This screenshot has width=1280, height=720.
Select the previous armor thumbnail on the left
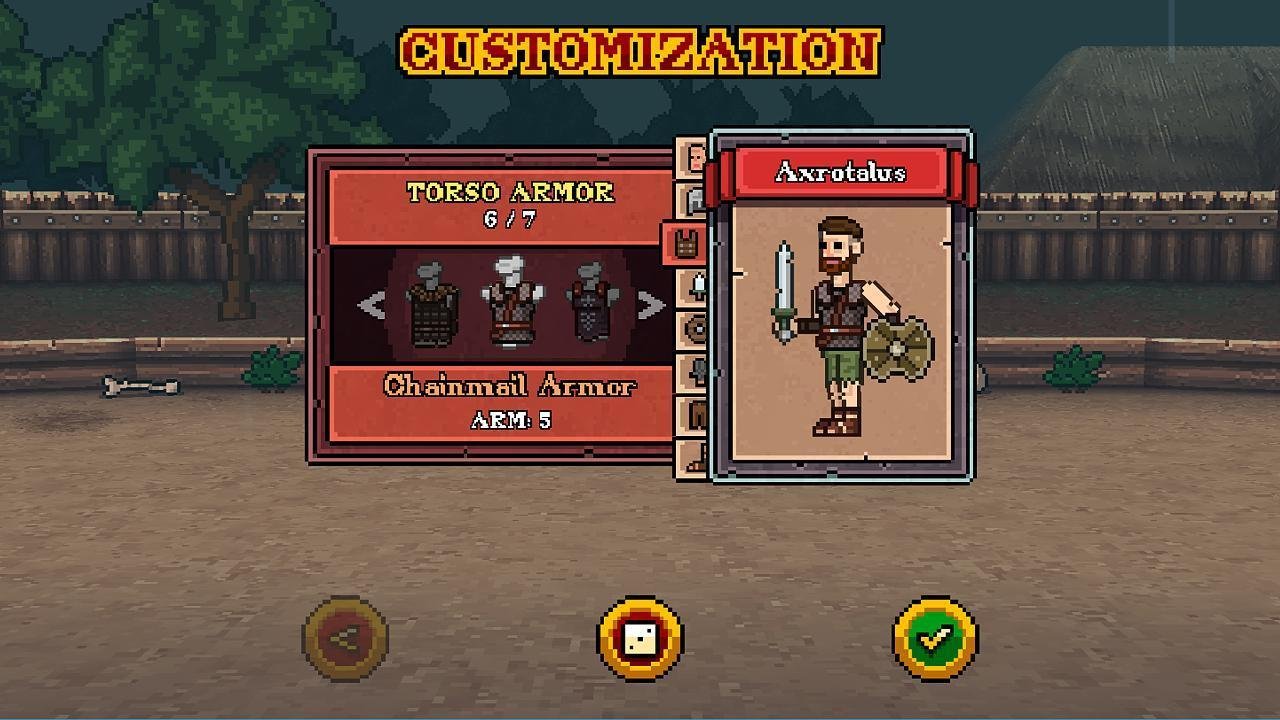[x=432, y=304]
